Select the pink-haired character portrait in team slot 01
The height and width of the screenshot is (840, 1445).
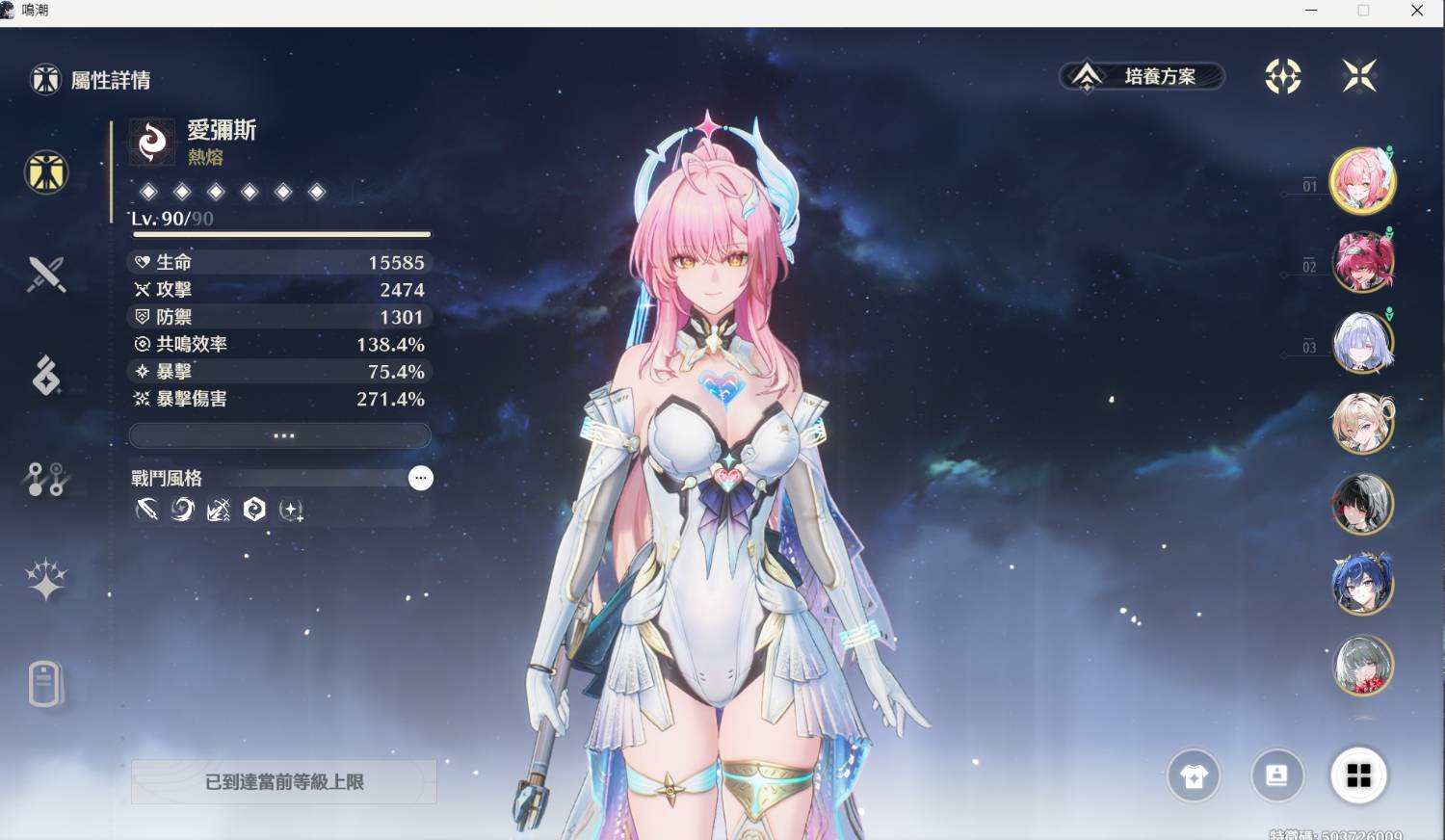pyautogui.click(x=1362, y=181)
